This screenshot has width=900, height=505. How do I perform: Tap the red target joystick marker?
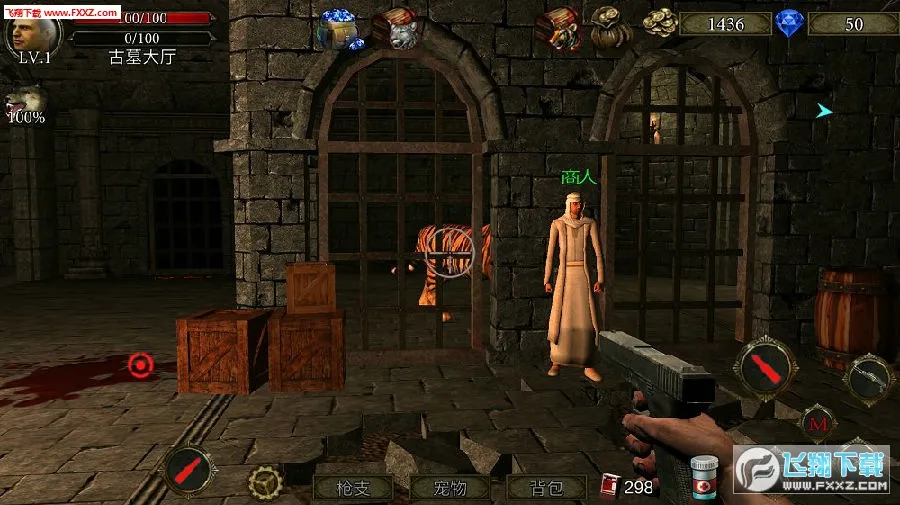(x=140, y=366)
